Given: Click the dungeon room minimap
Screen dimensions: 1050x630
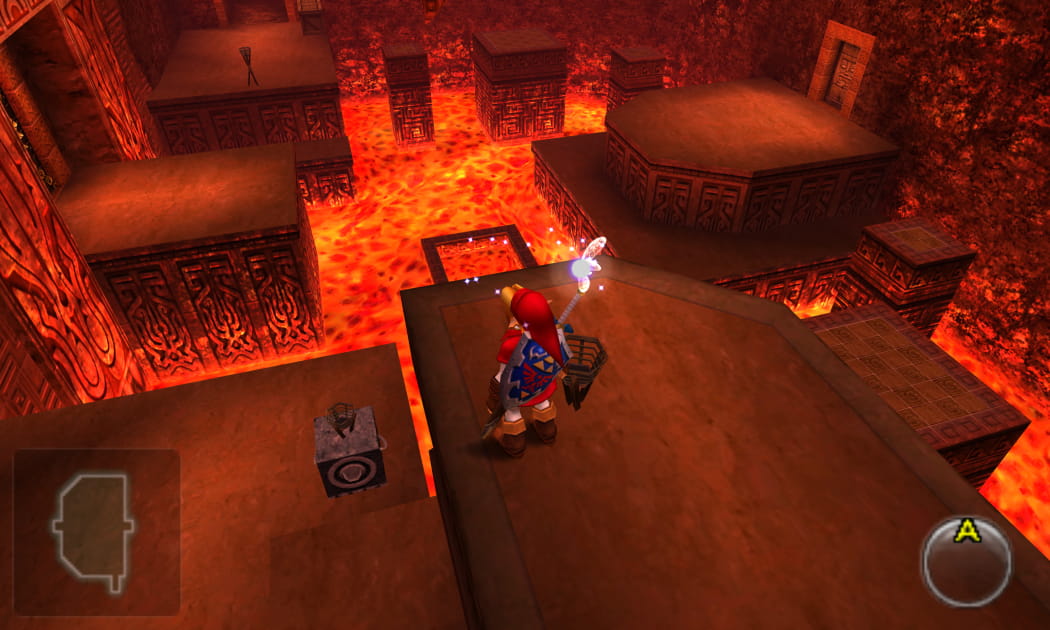Looking at the screenshot, I should [x=95, y=531].
